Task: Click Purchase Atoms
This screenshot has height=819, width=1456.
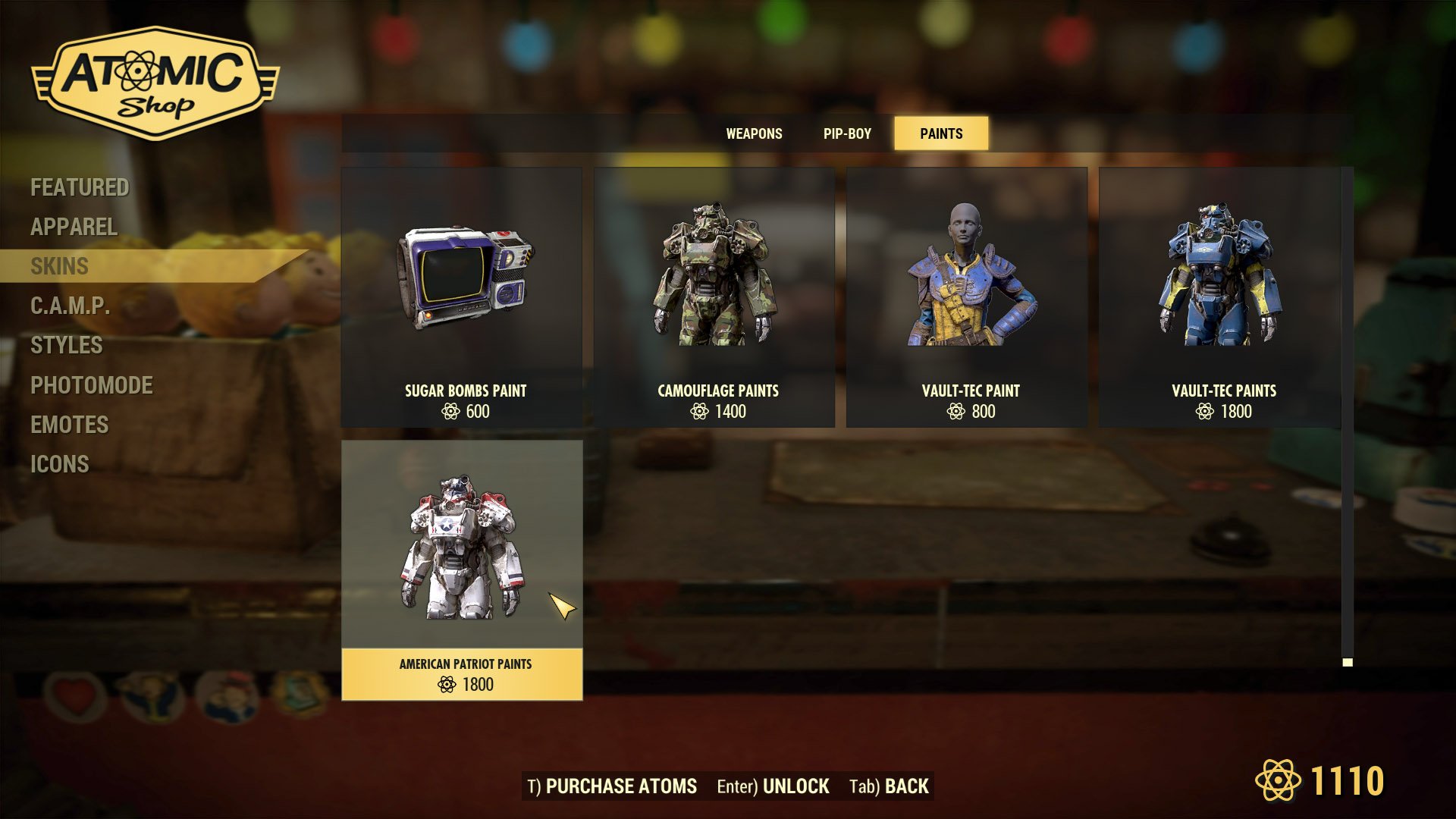Action: [x=612, y=786]
